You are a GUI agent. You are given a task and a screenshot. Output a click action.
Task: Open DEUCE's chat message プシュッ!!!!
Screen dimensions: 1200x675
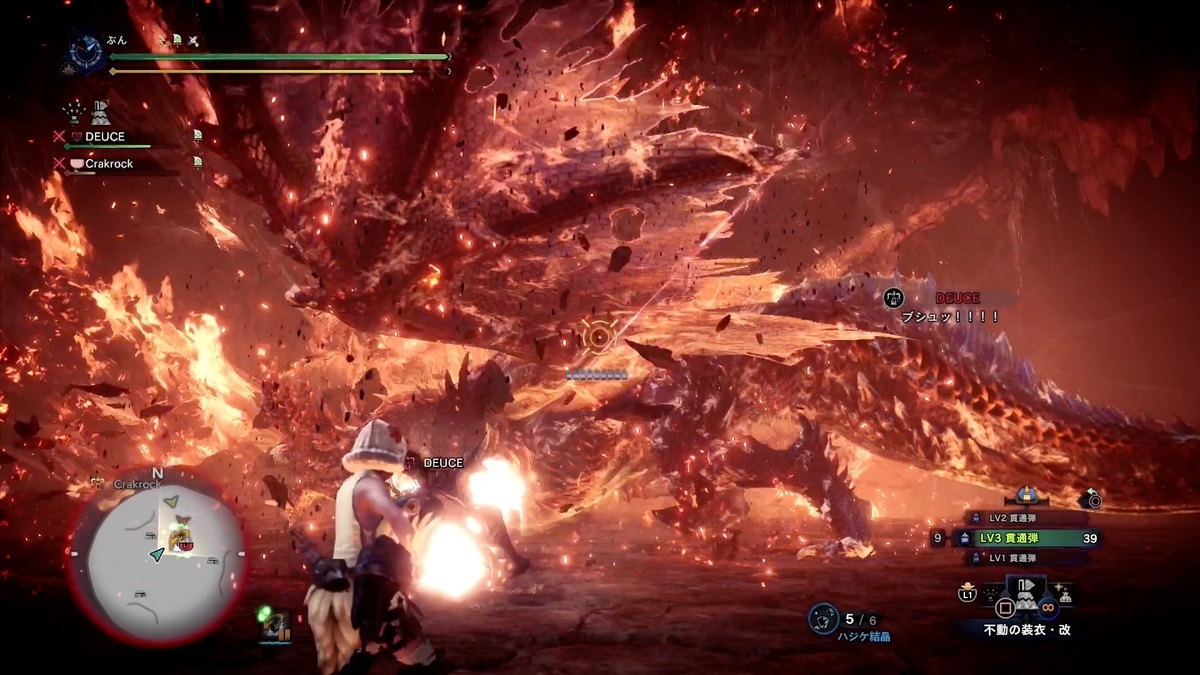[x=949, y=316]
